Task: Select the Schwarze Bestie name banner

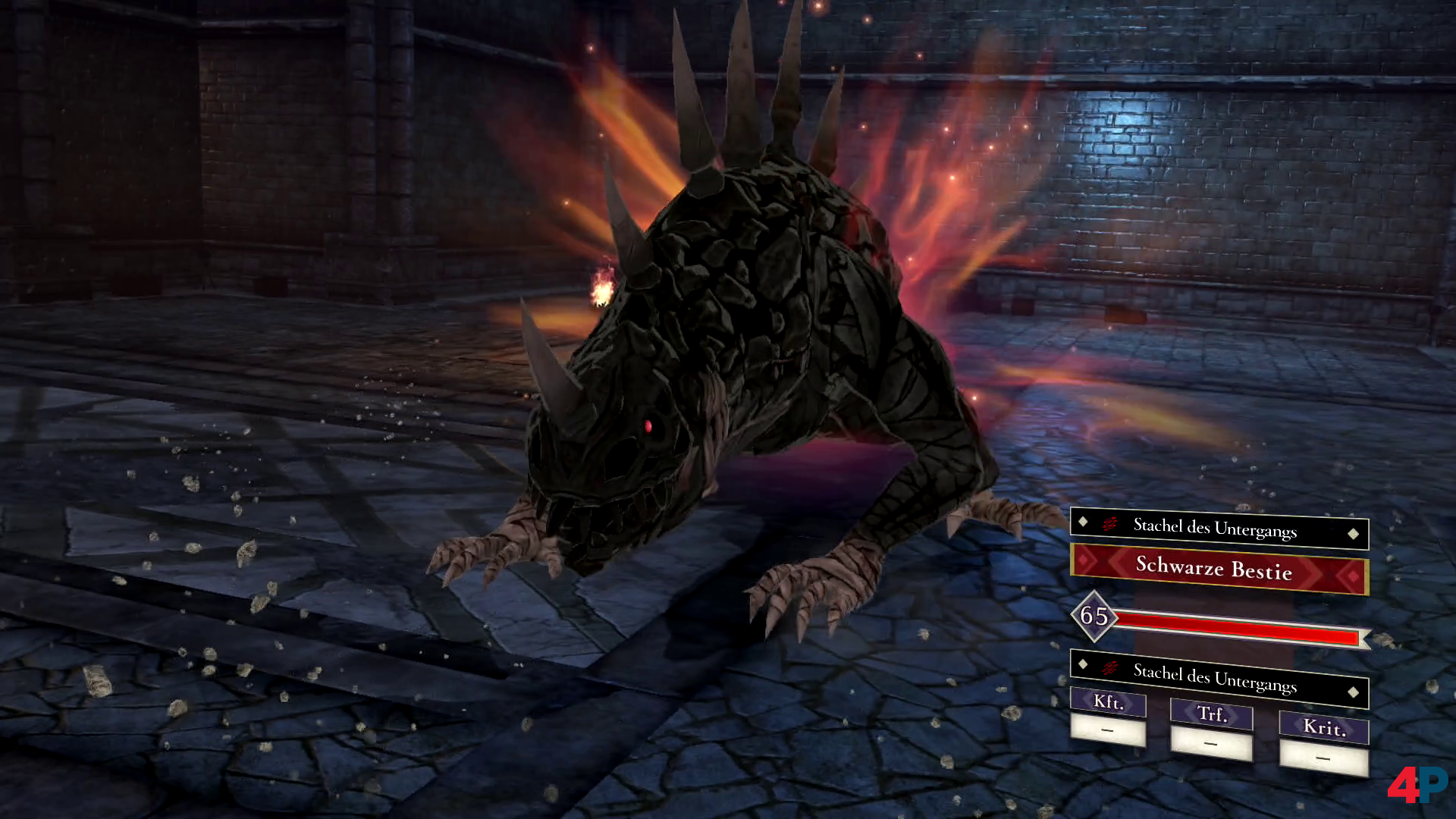Action: (1219, 570)
